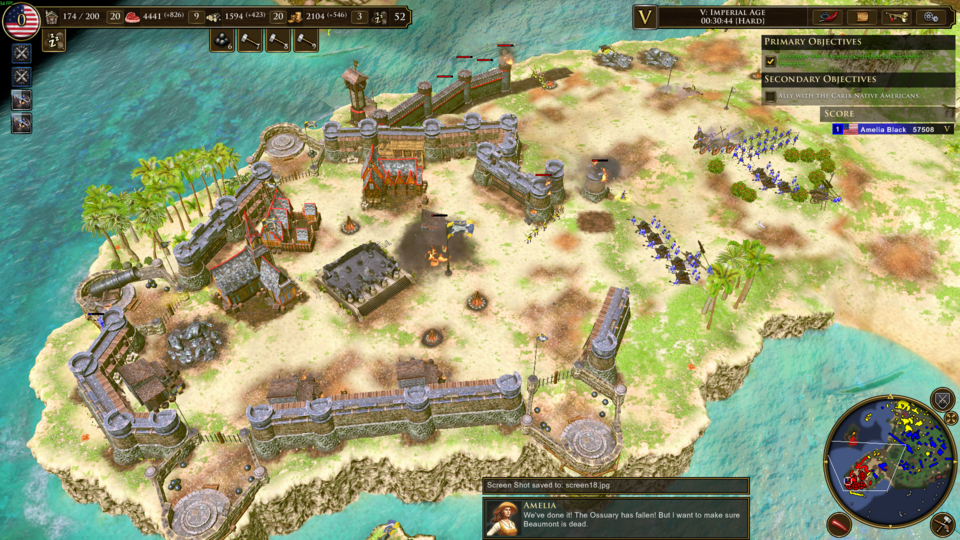The width and height of the screenshot is (960, 540).
Task: Click the crossed swords shield minimap button
Action: coord(942,400)
